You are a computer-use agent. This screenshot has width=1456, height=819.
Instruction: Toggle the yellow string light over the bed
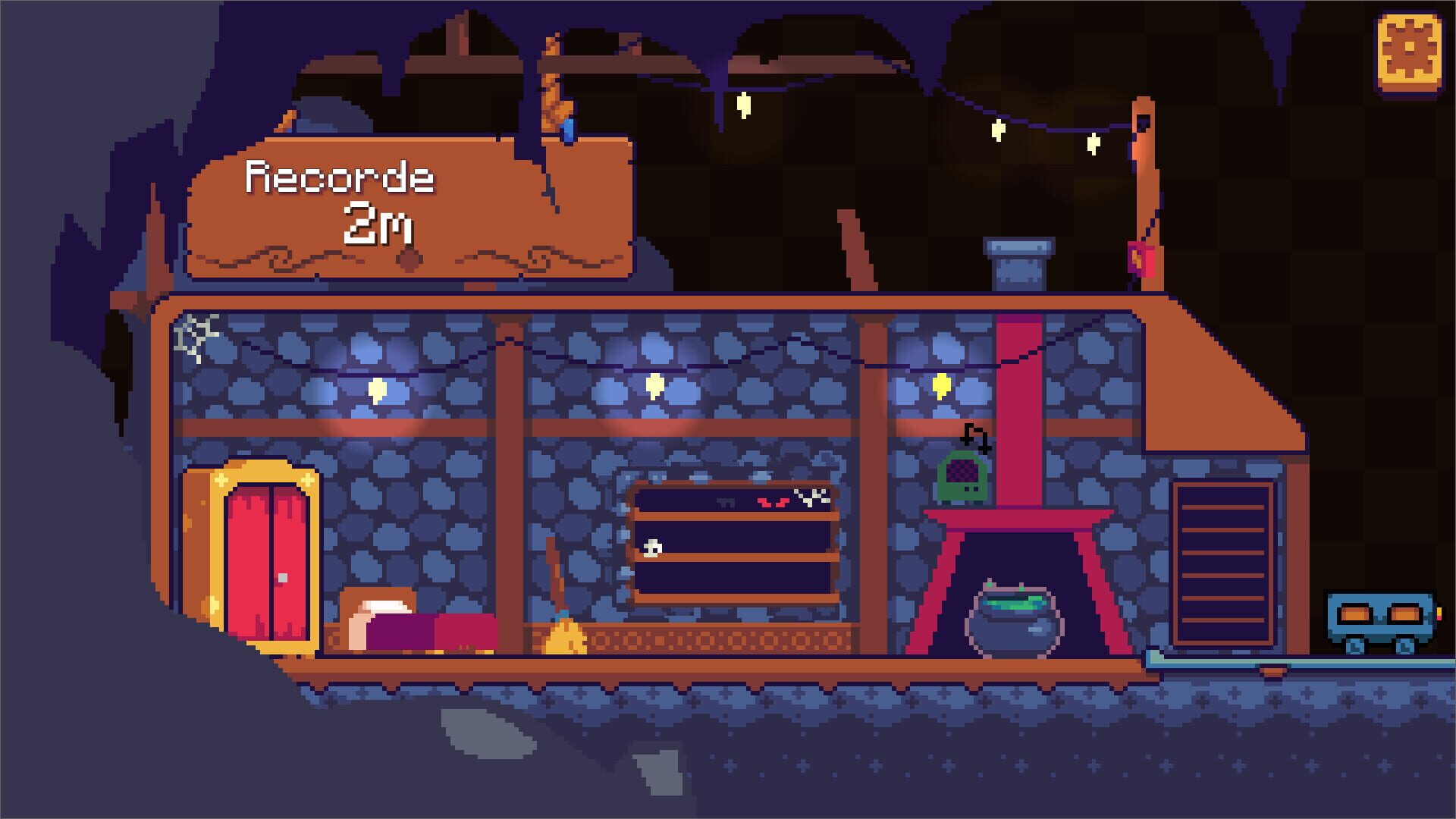click(378, 388)
